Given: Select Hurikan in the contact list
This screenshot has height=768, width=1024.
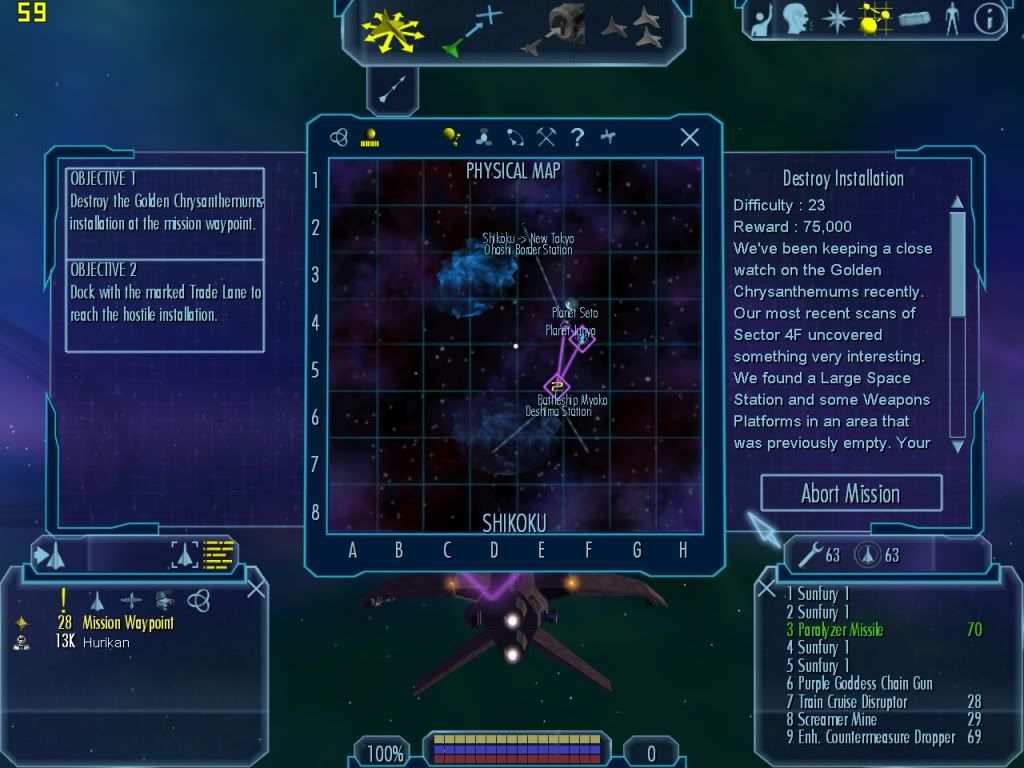Looking at the screenshot, I should [107, 642].
